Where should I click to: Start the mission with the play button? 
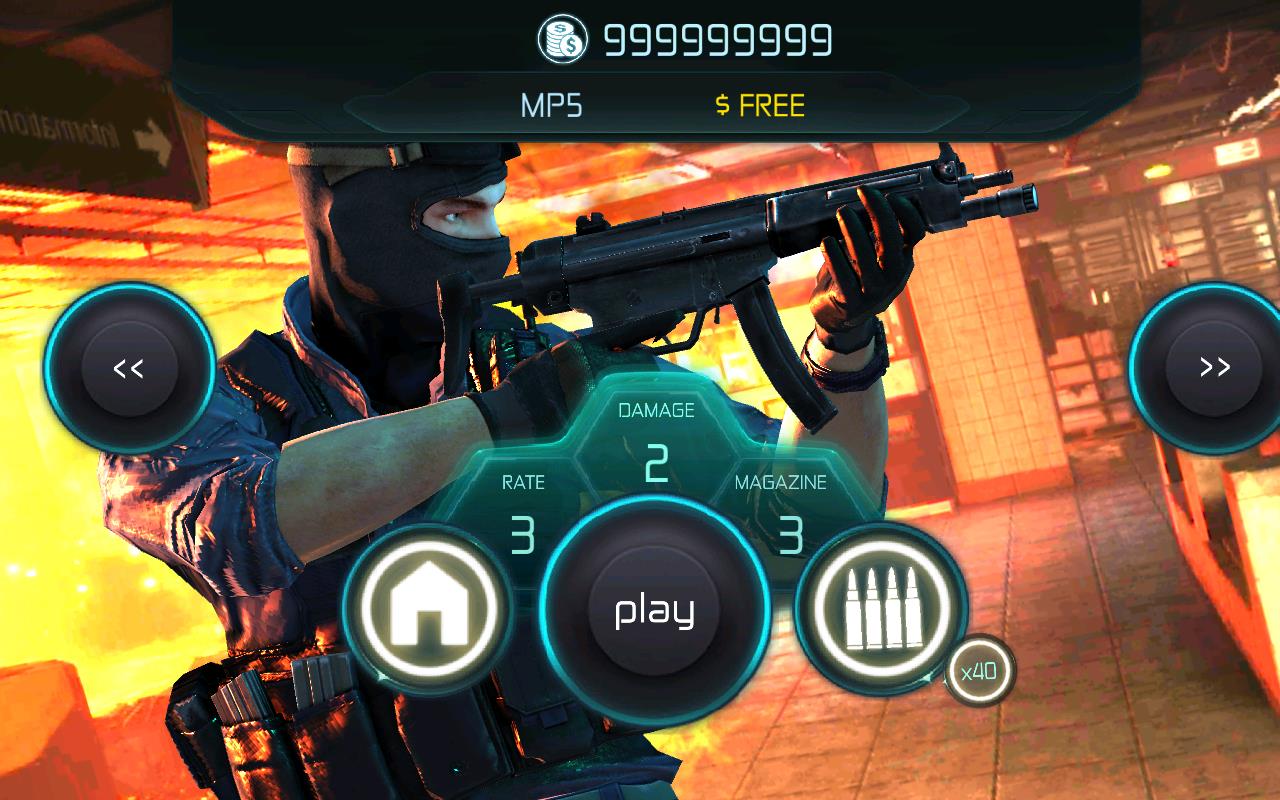(x=654, y=610)
